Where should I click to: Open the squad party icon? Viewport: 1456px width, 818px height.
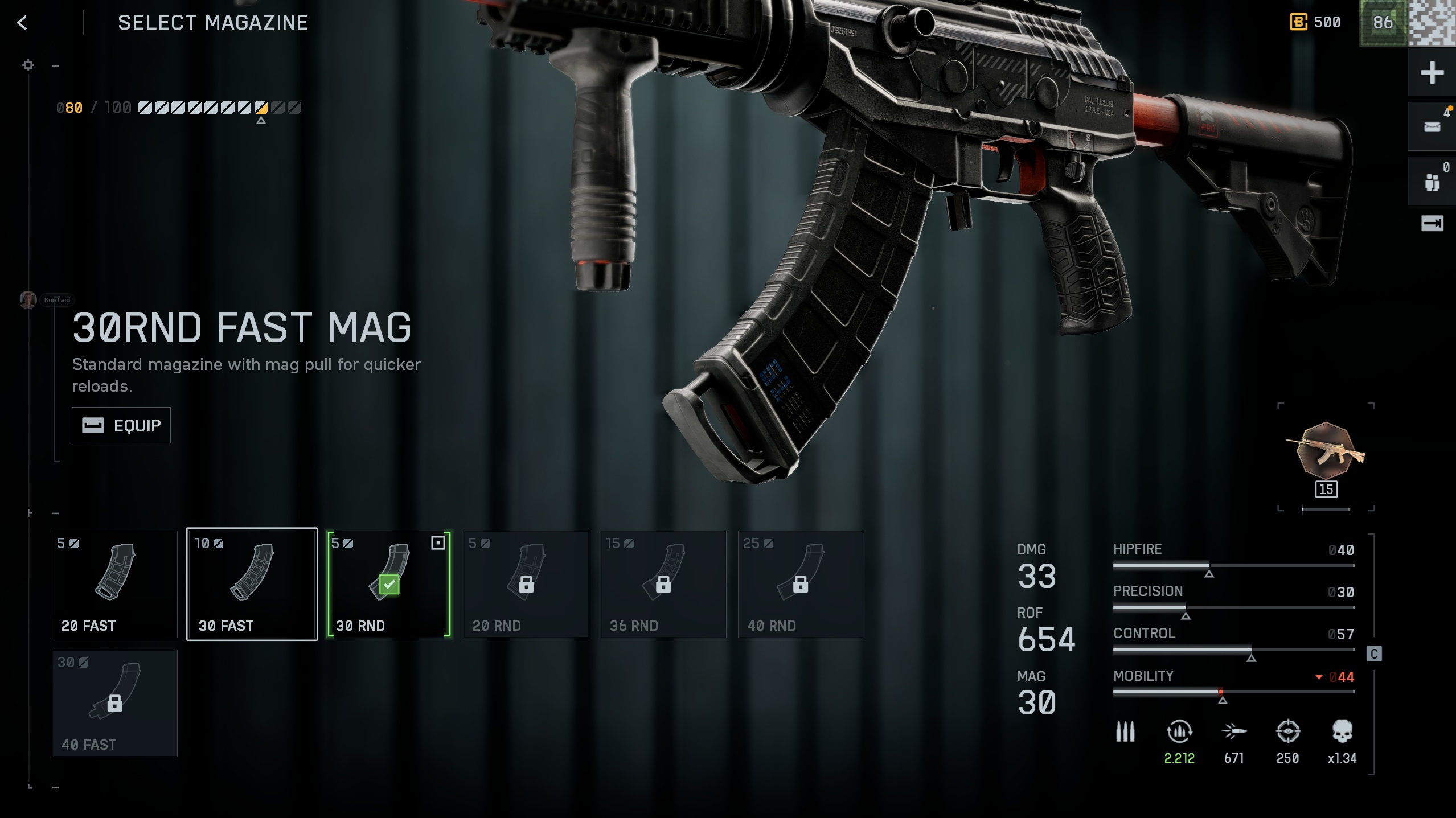tap(1432, 182)
